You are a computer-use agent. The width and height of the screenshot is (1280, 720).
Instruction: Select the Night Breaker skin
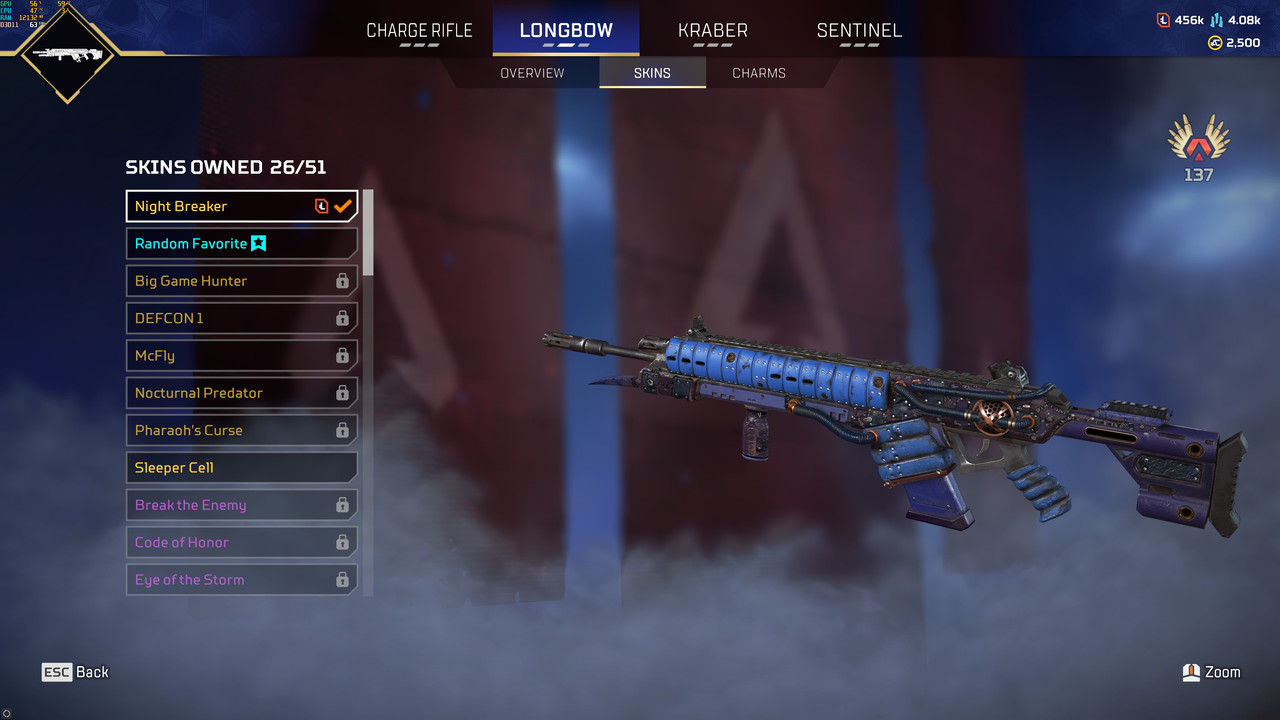click(x=241, y=206)
